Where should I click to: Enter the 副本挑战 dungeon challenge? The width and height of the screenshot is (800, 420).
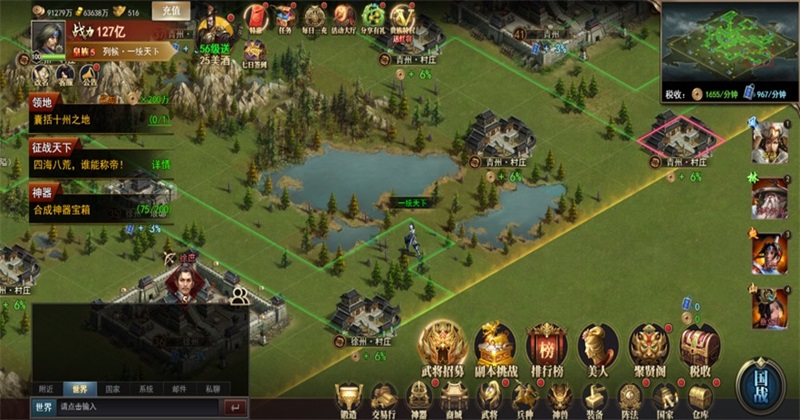tap(494, 346)
